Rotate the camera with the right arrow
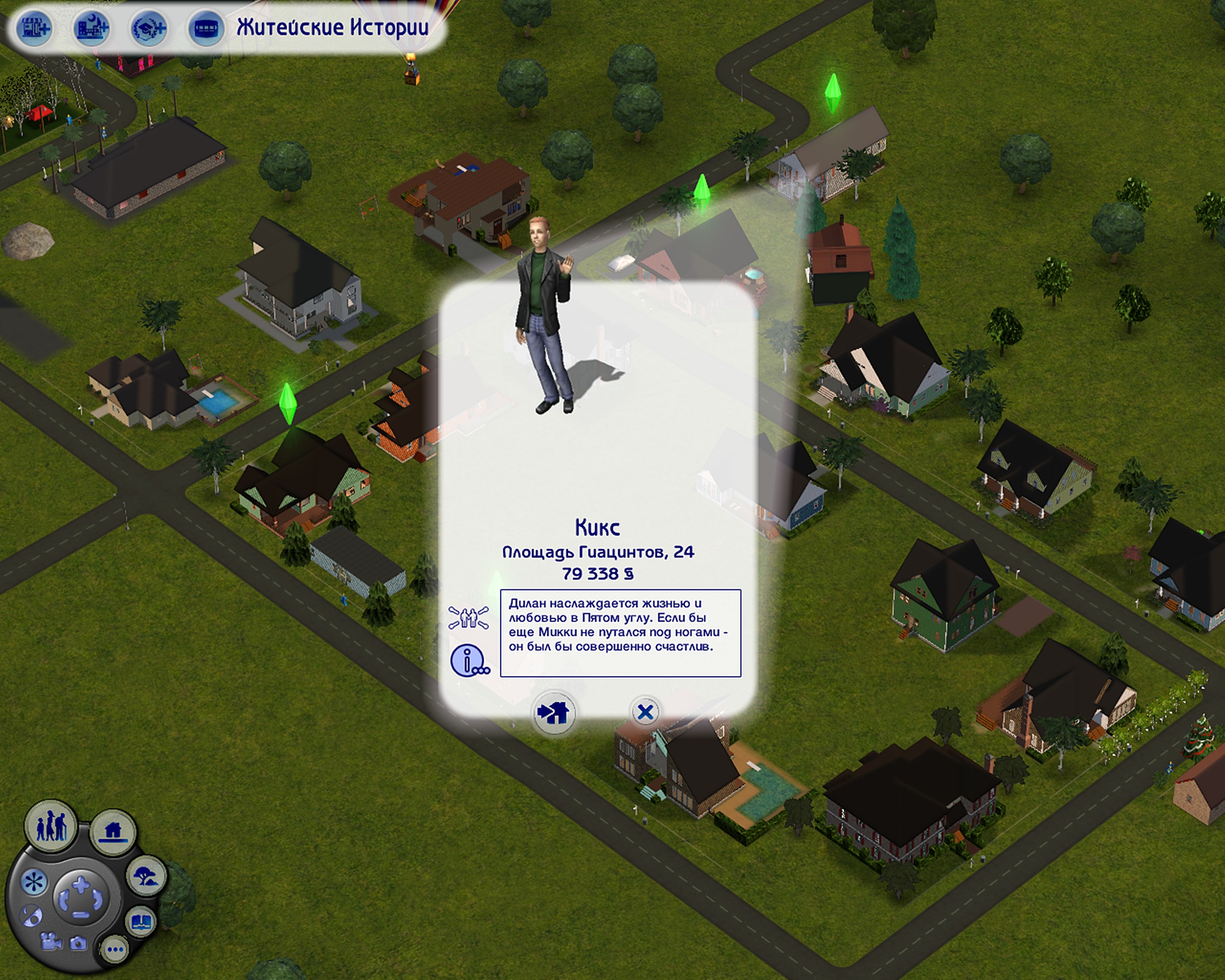 pos(98,900)
